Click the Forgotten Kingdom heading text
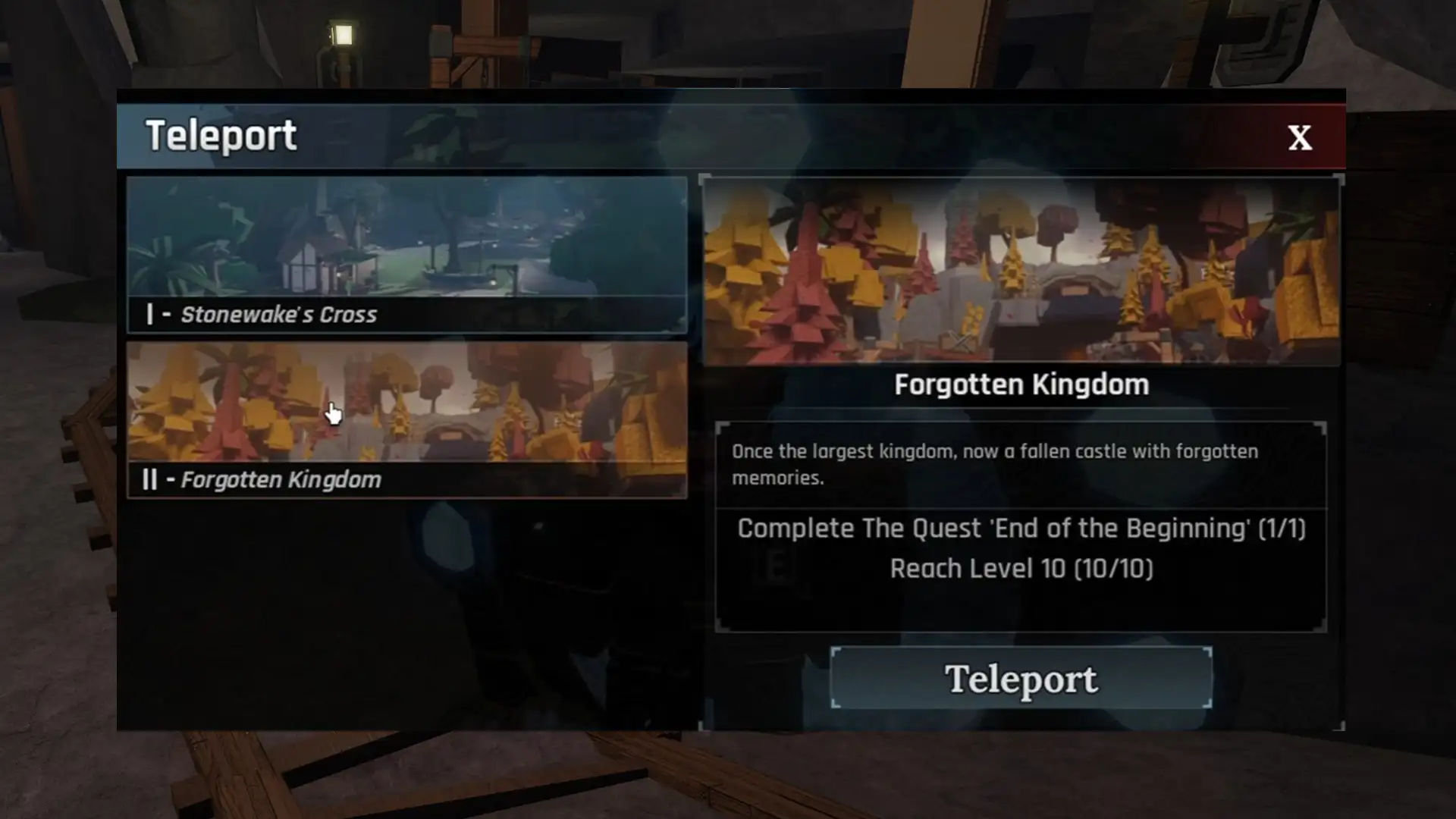The width and height of the screenshot is (1456, 819). [1021, 384]
